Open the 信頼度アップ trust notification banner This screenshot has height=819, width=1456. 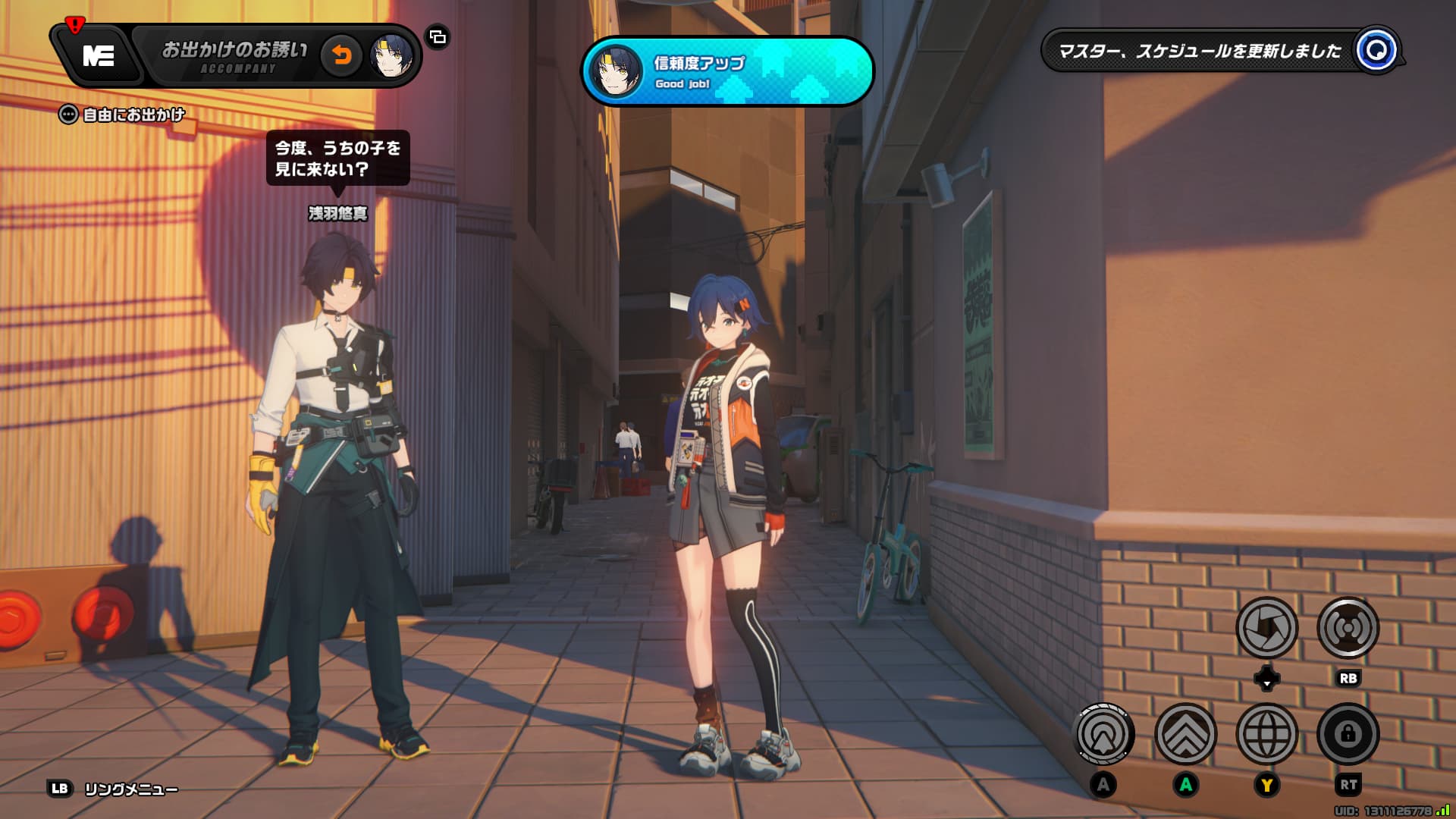(727, 71)
